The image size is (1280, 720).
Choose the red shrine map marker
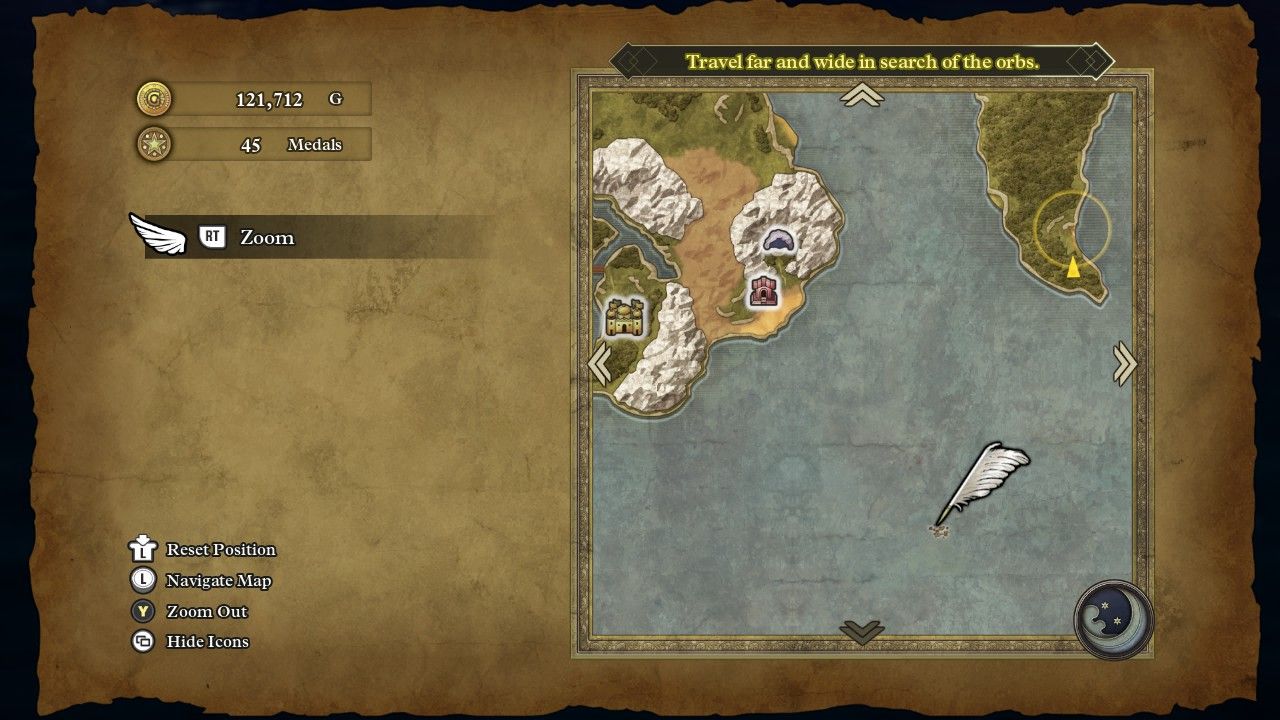point(765,292)
